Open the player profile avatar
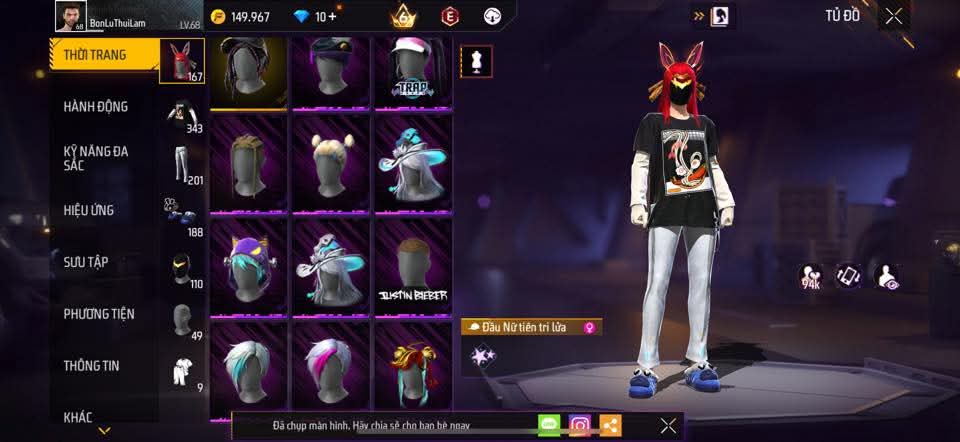 [x=68, y=17]
